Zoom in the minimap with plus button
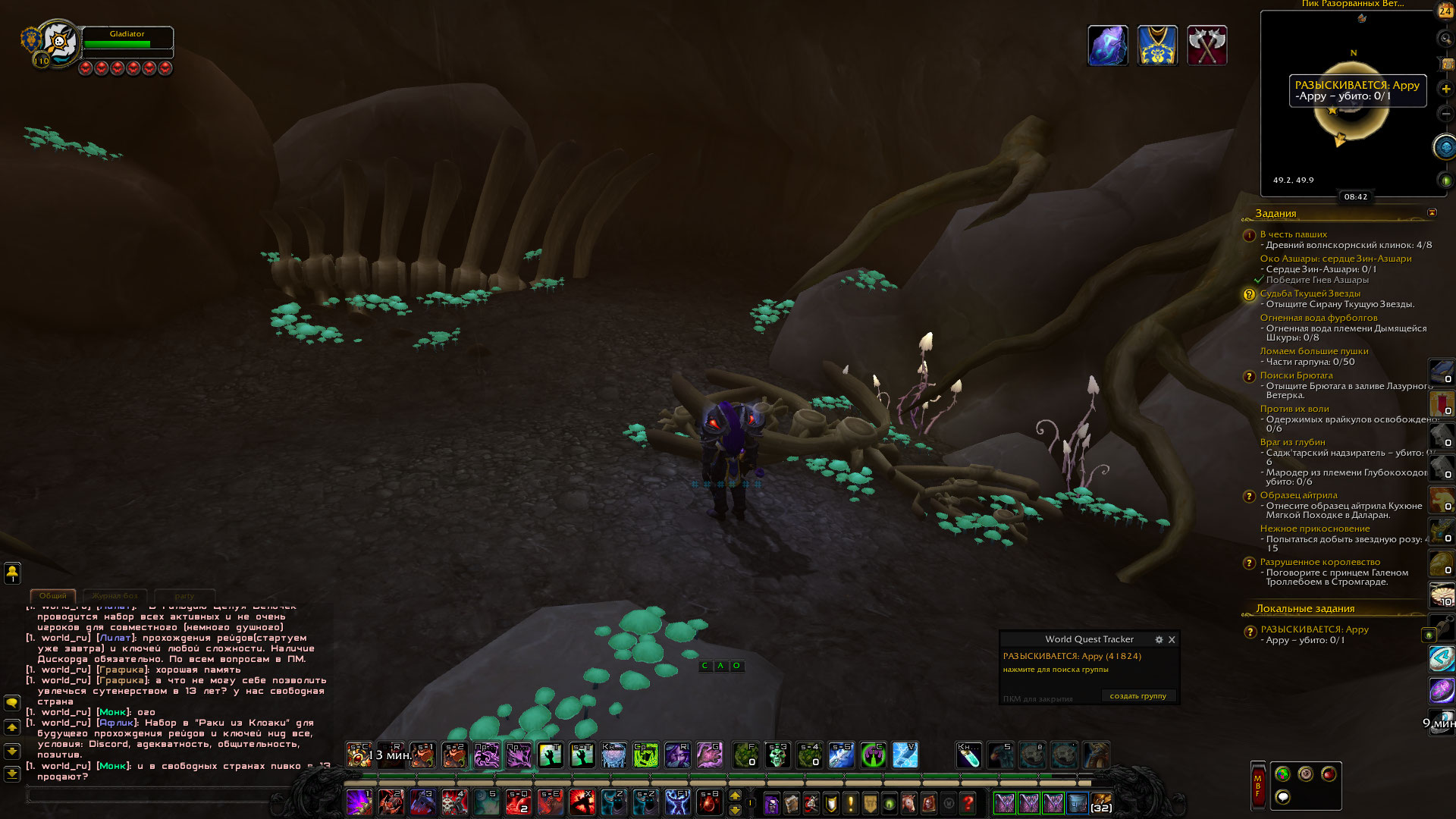 pyautogui.click(x=1445, y=89)
